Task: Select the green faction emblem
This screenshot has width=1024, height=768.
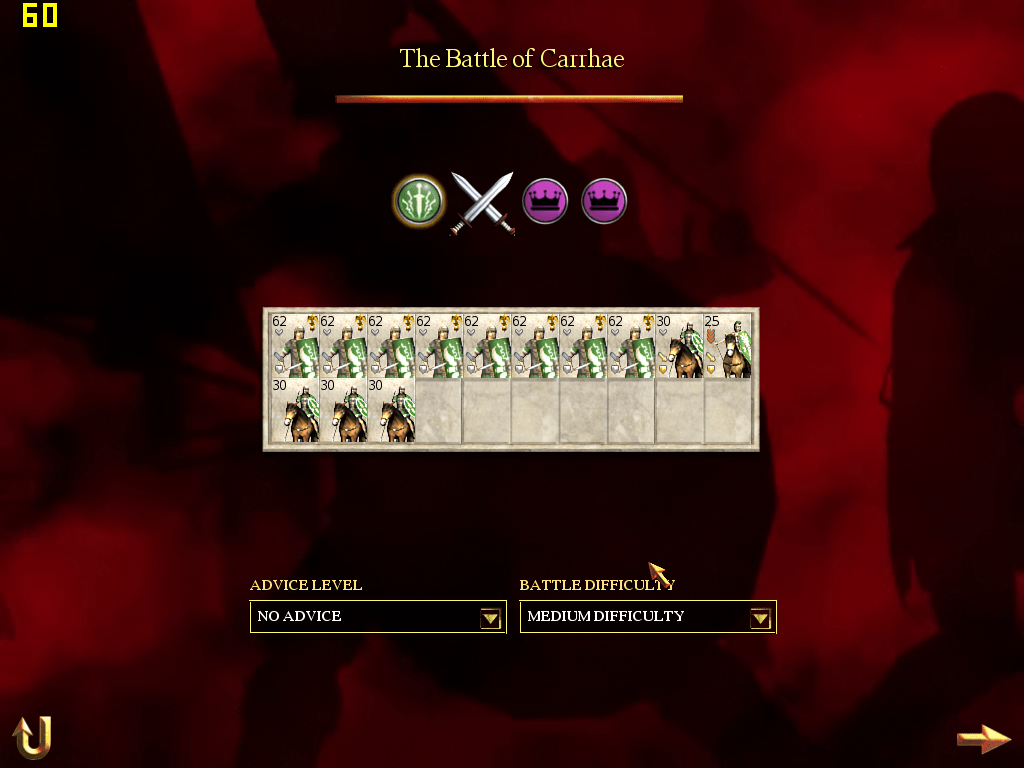Action: click(418, 200)
